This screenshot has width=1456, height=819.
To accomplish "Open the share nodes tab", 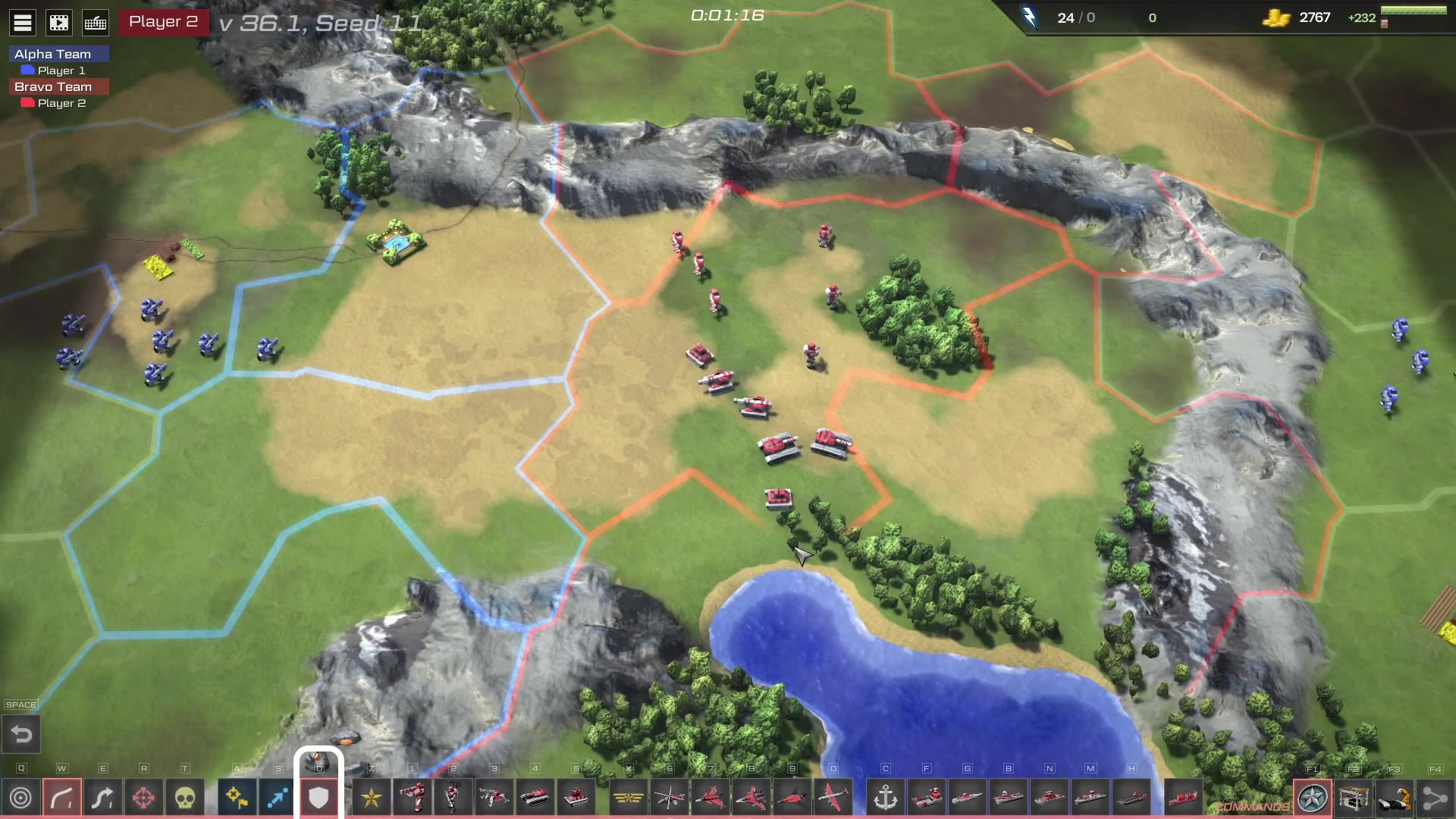I will click(x=1434, y=798).
